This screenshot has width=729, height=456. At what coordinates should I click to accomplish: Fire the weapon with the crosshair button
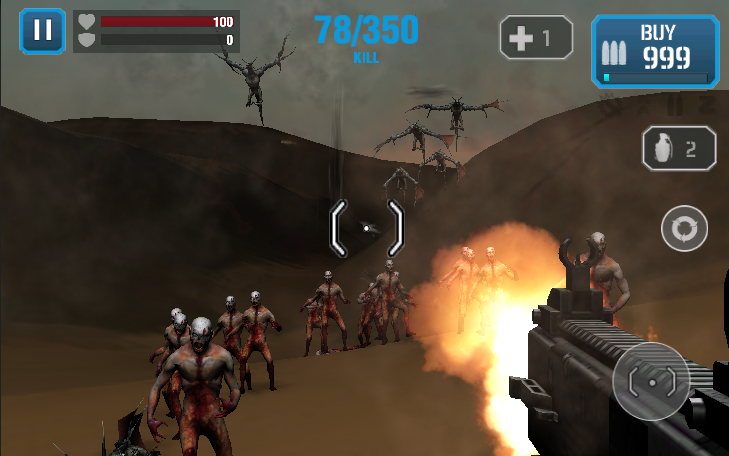[x=651, y=380]
